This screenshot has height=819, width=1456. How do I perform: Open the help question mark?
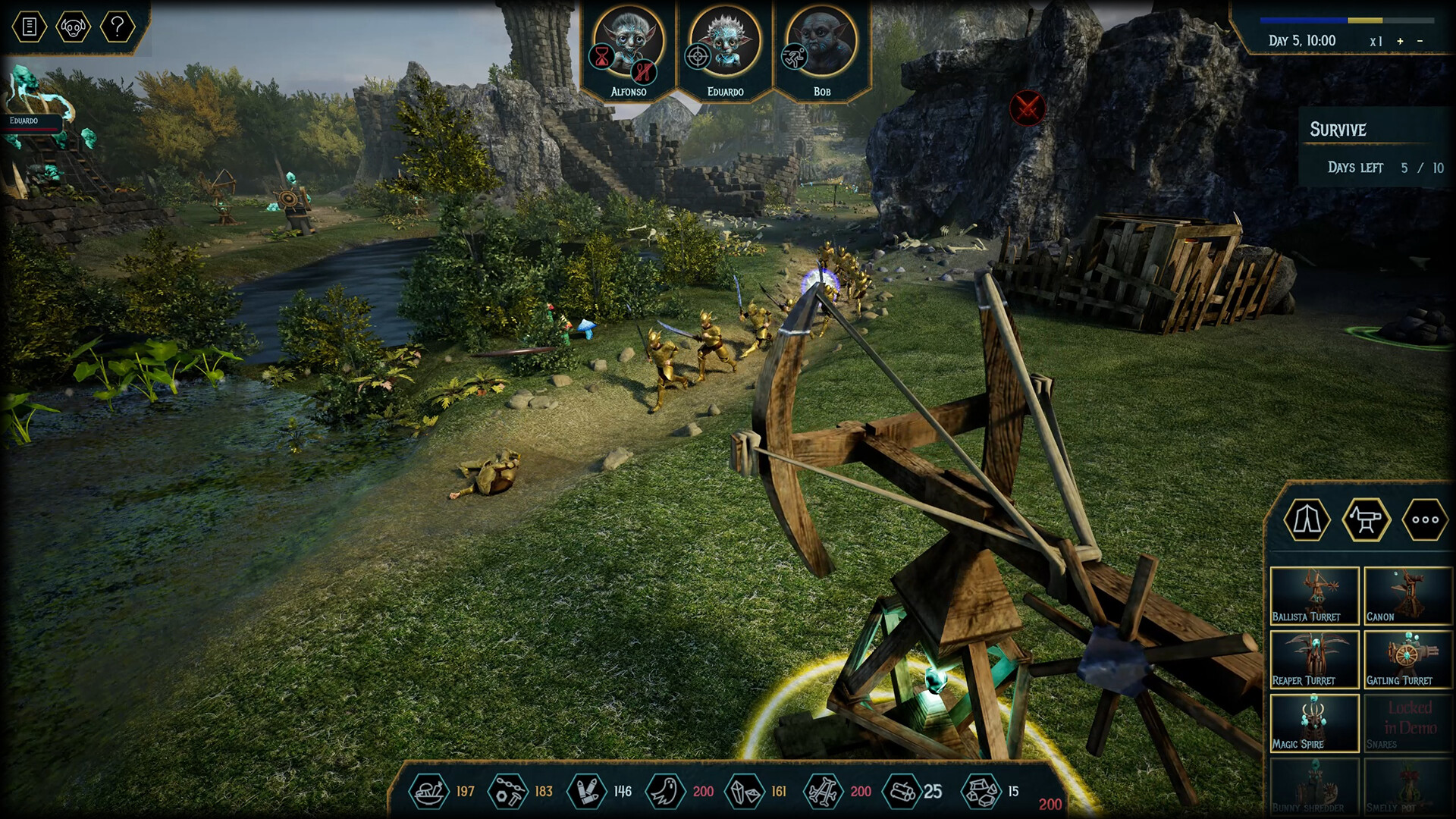pos(117,27)
